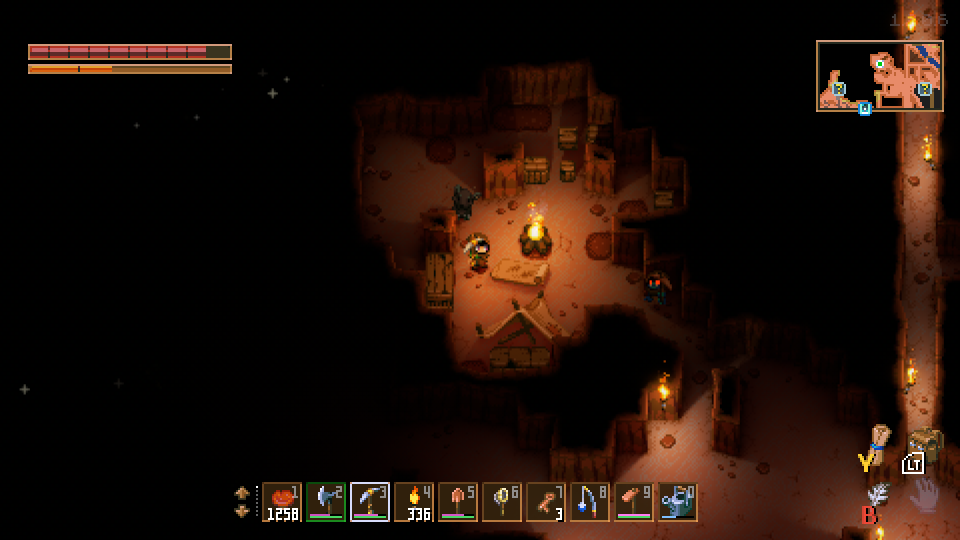Select the hotbar slot numbered 9
The height and width of the screenshot is (540, 960).
click(634, 502)
